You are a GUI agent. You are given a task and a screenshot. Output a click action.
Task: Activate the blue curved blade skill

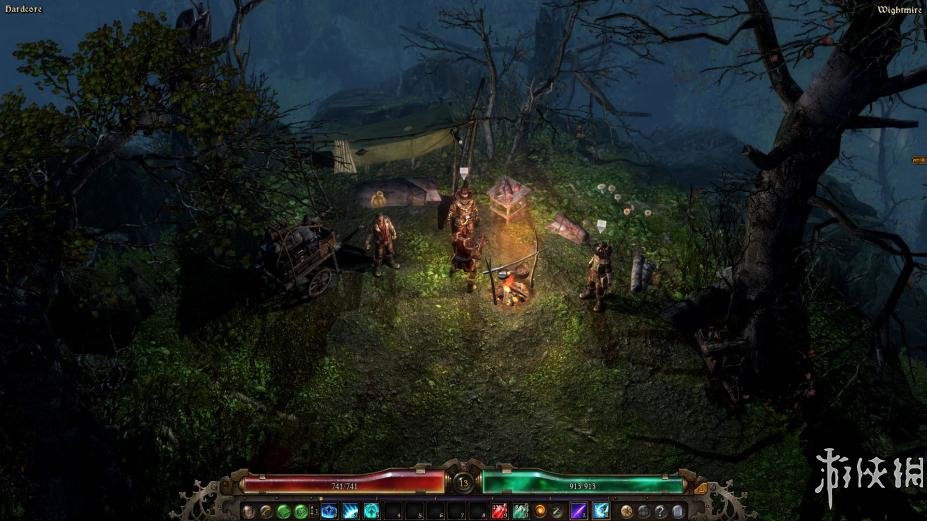600,511
